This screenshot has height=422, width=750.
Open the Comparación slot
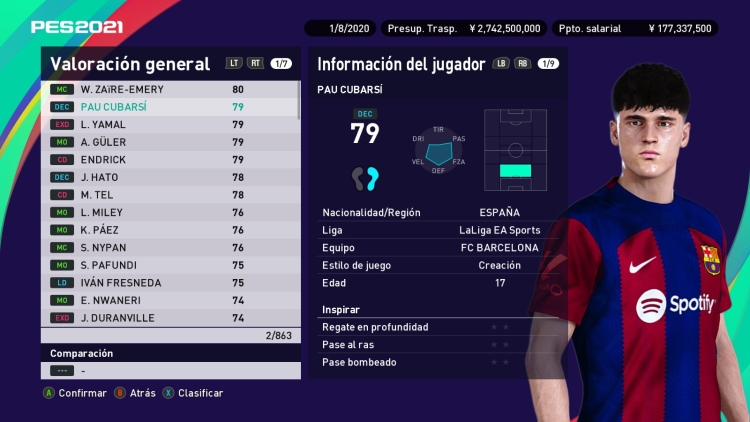coord(170,371)
